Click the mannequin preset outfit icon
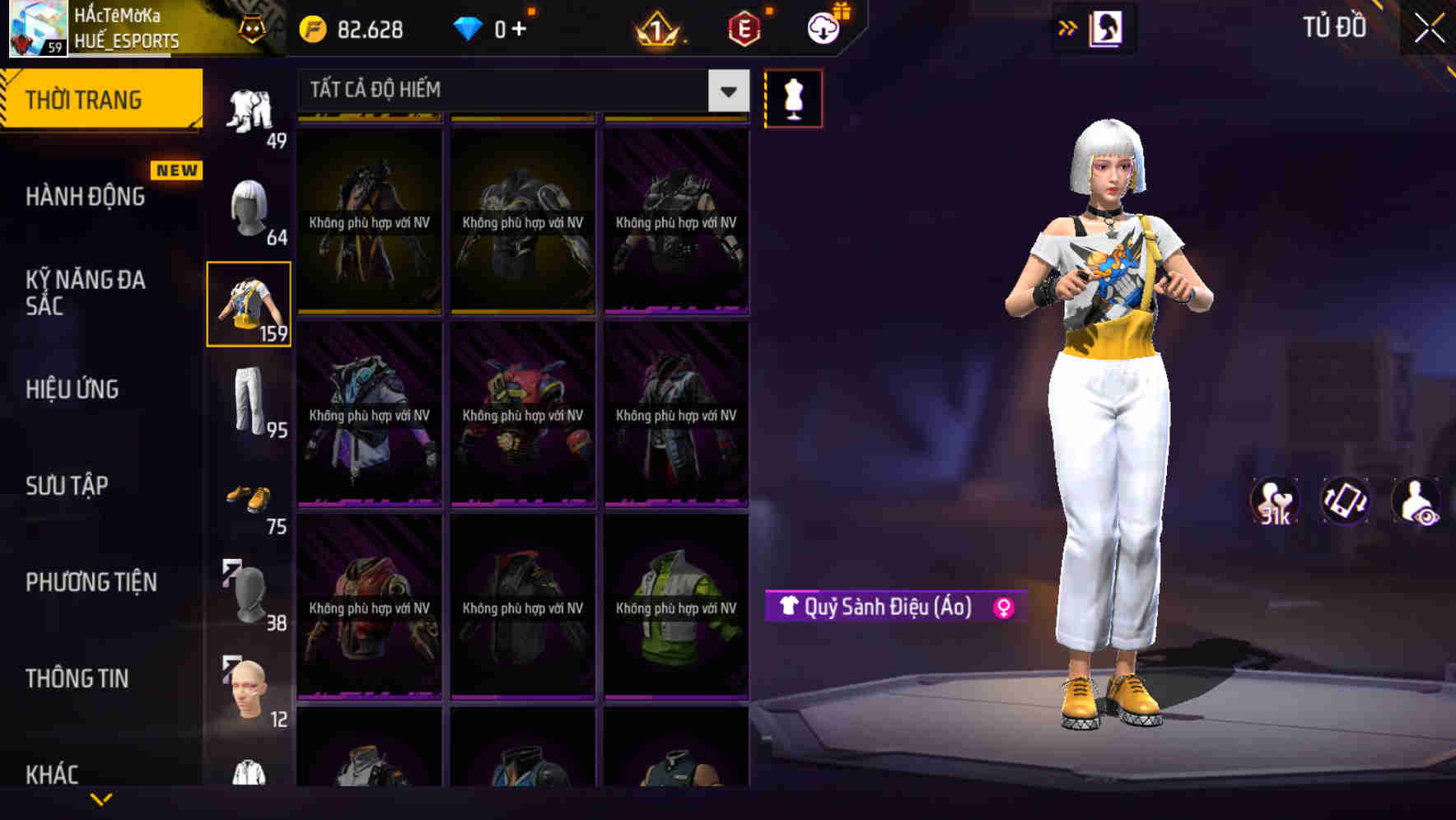Screen dimensions: 1456x820 point(793,98)
